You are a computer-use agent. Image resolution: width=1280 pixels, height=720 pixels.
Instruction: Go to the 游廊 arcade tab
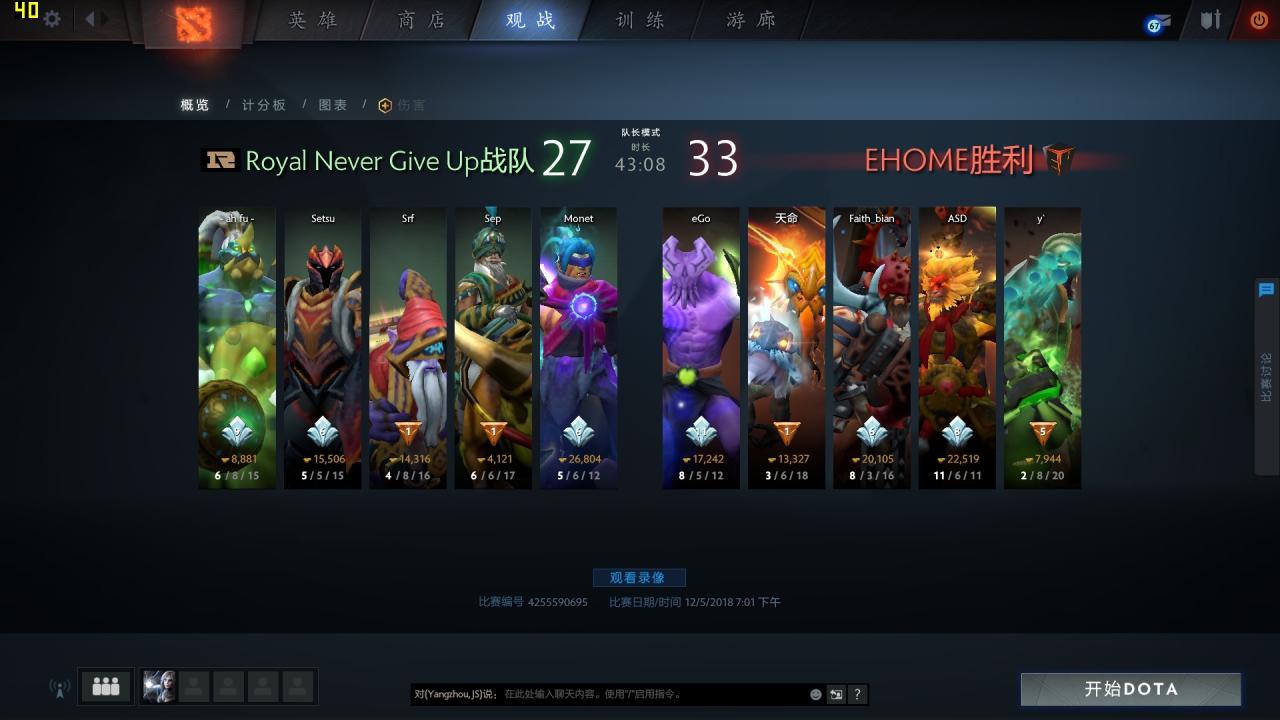(x=751, y=20)
